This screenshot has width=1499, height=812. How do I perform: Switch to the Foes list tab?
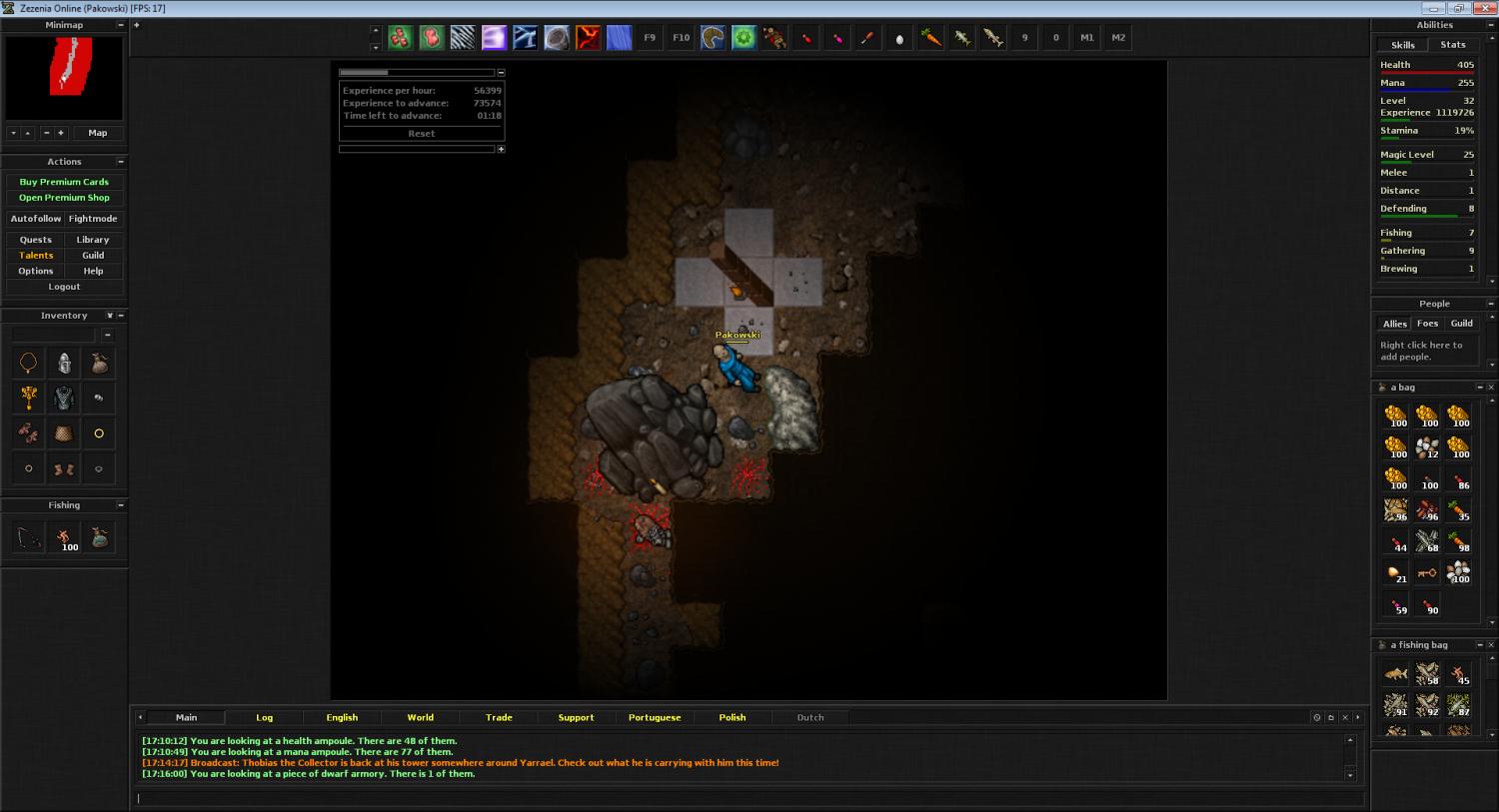click(1427, 324)
